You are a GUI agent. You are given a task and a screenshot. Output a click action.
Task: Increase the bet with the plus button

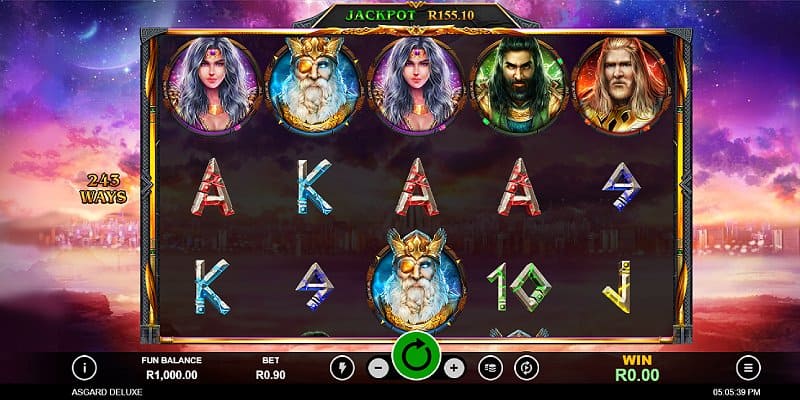[453, 367]
